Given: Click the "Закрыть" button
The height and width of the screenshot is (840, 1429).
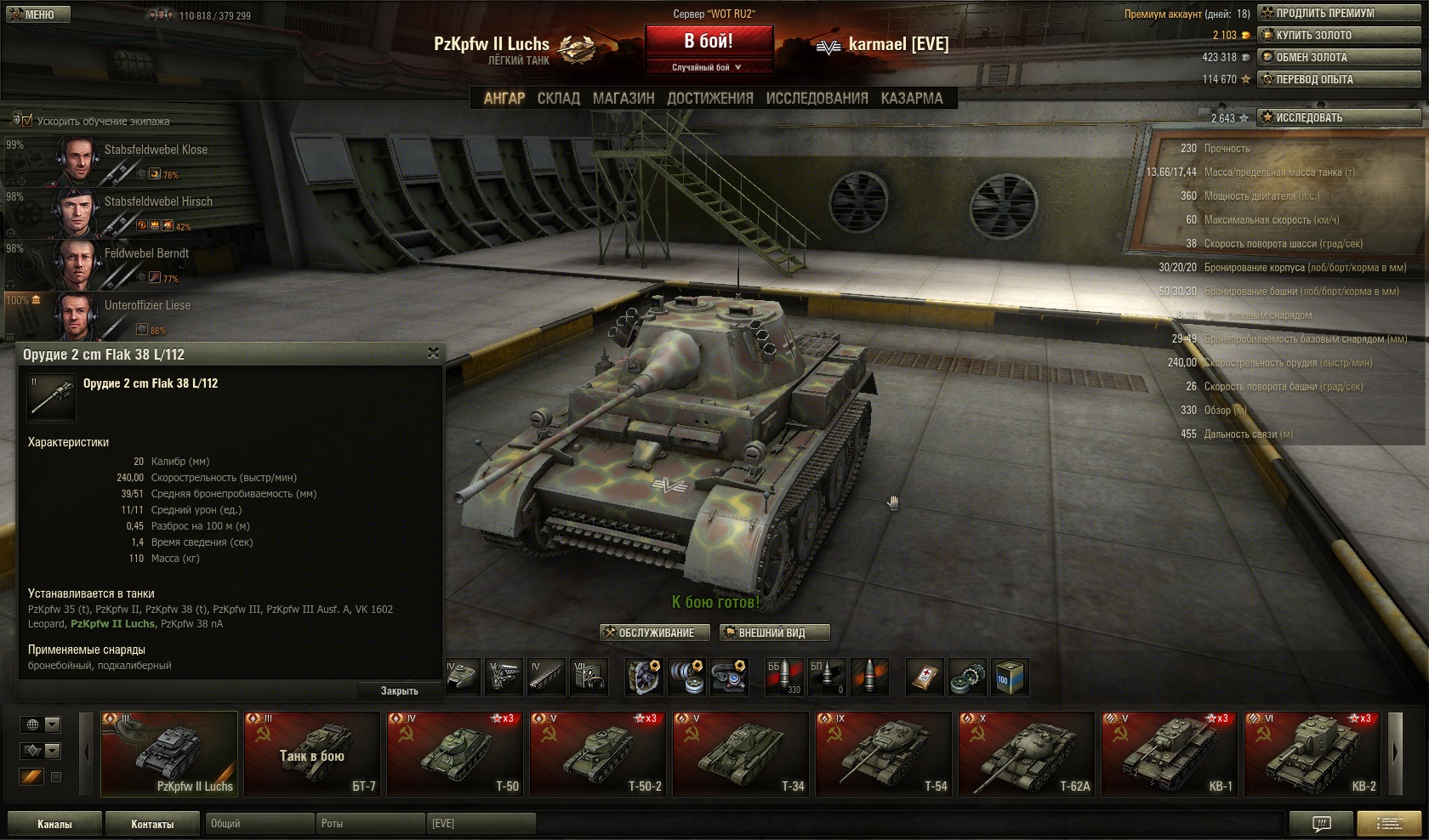Looking at the screenshot, I should click(x=399, y=690).
